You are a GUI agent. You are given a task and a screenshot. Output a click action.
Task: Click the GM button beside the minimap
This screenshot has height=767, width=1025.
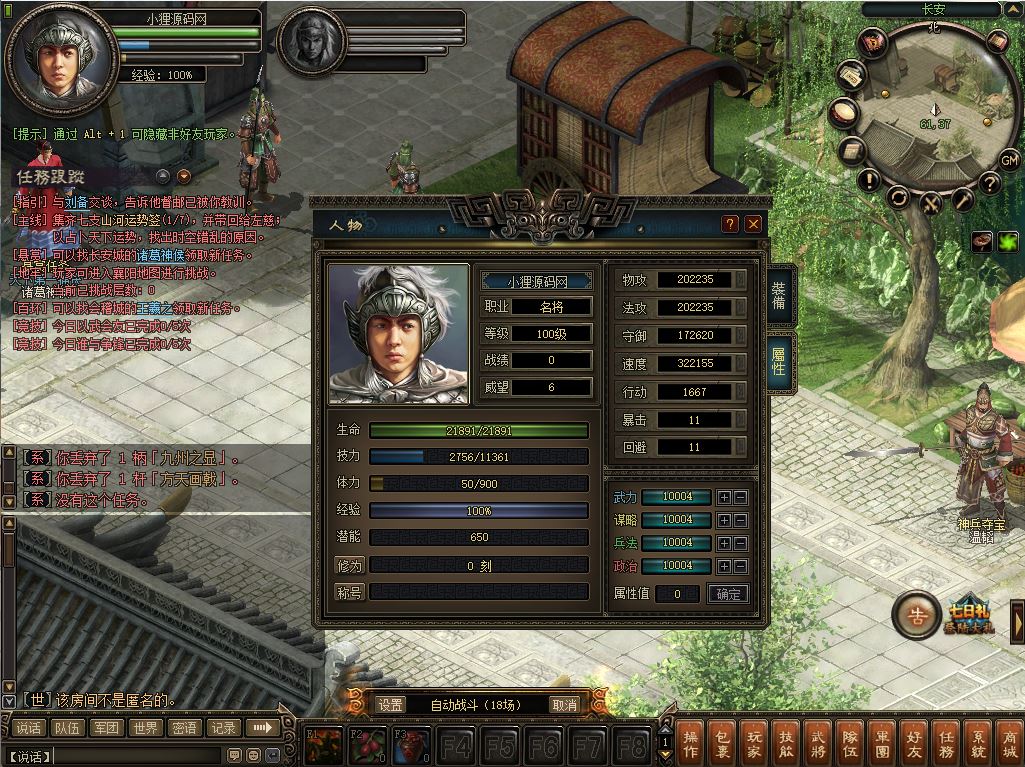pos(1009,159)
